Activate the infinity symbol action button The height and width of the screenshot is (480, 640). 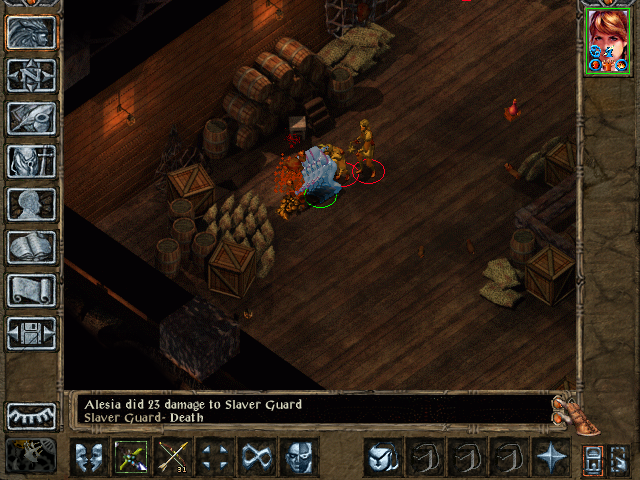tap(257, 457)
